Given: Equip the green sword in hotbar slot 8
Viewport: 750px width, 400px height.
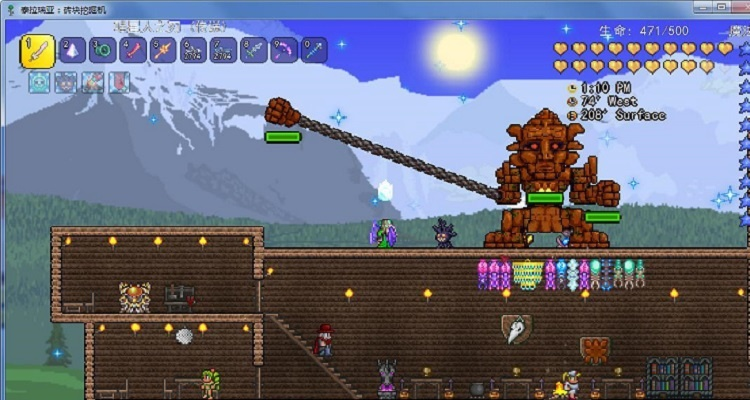Looking at the screenshot, I should tap(254, 50).
